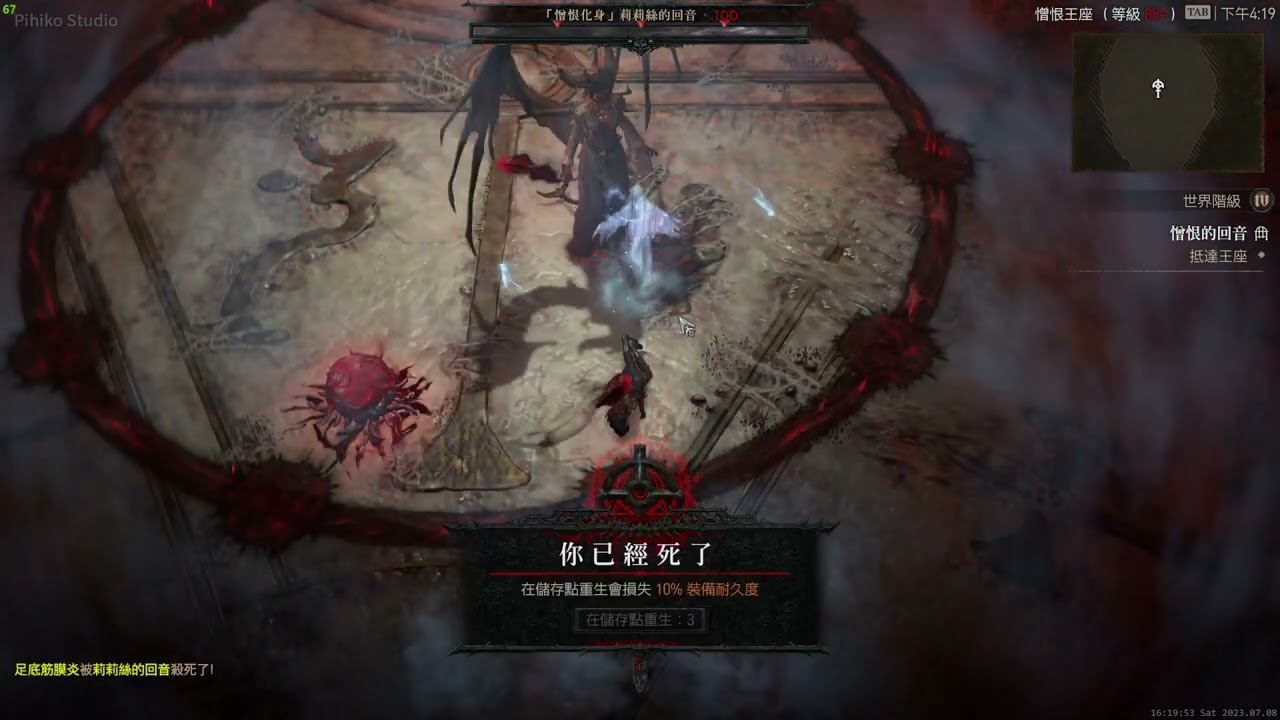Open the minimap in the corner
Image resolution: width=1280 pixels, height=720 pixels.
(x=1167, y=101)
